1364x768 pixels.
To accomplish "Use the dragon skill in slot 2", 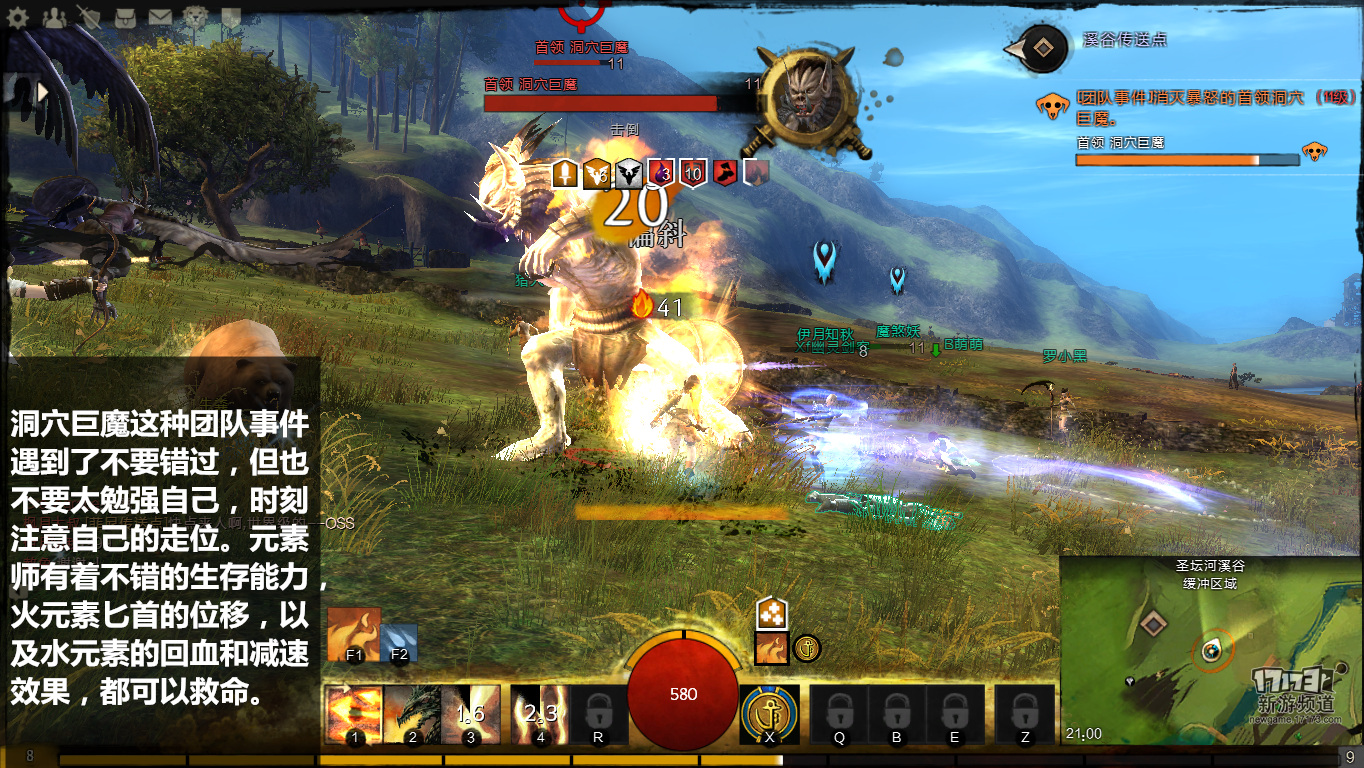I will 411,714.
